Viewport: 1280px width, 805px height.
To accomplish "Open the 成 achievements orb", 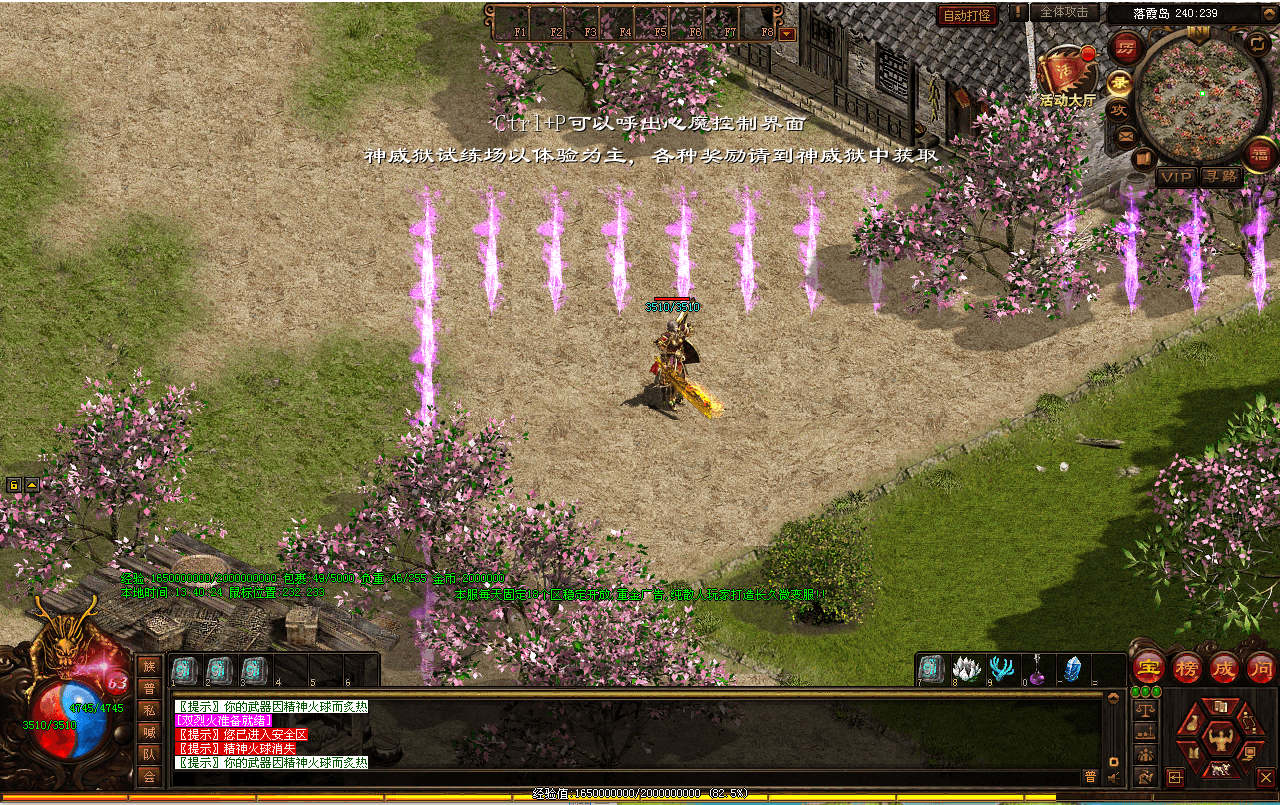I will [1223, 667].
